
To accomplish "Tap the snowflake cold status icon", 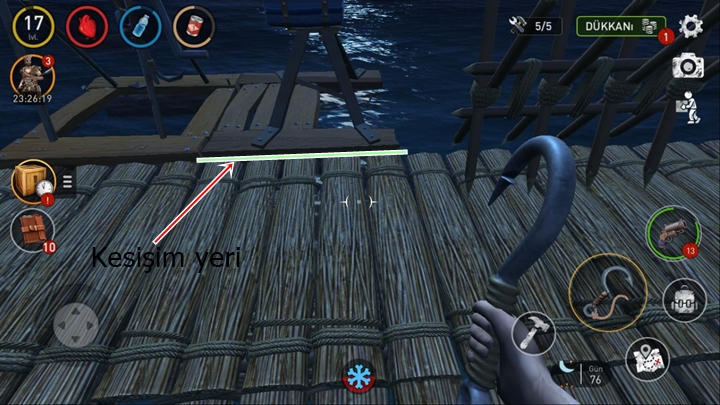I will [355, 378].
